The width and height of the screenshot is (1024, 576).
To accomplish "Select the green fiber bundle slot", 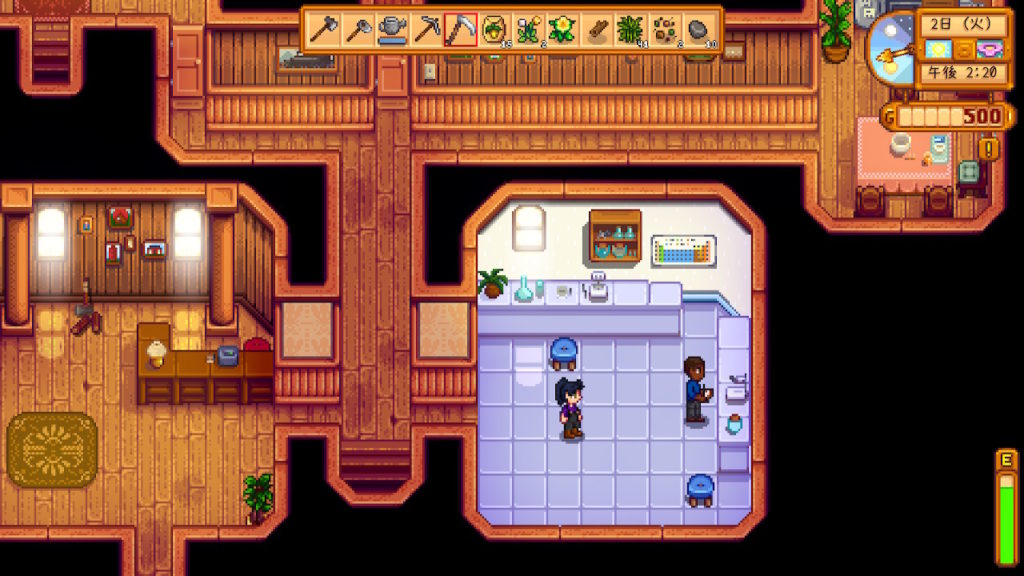I will point(631,29).
